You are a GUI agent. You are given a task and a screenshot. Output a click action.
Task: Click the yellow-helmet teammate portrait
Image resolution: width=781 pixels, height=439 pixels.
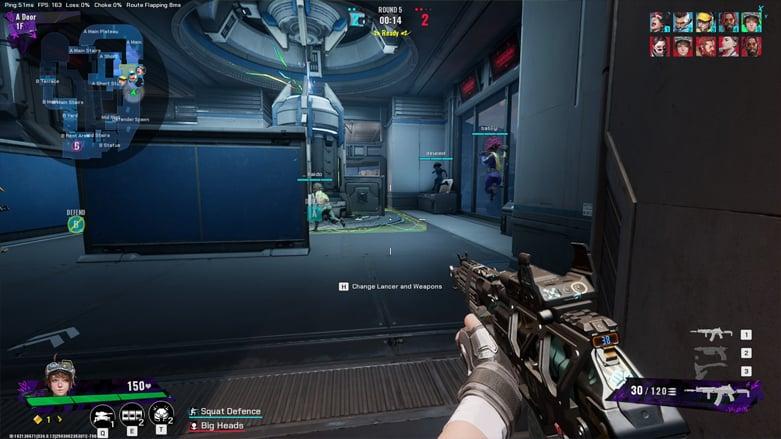coord(704,22)
